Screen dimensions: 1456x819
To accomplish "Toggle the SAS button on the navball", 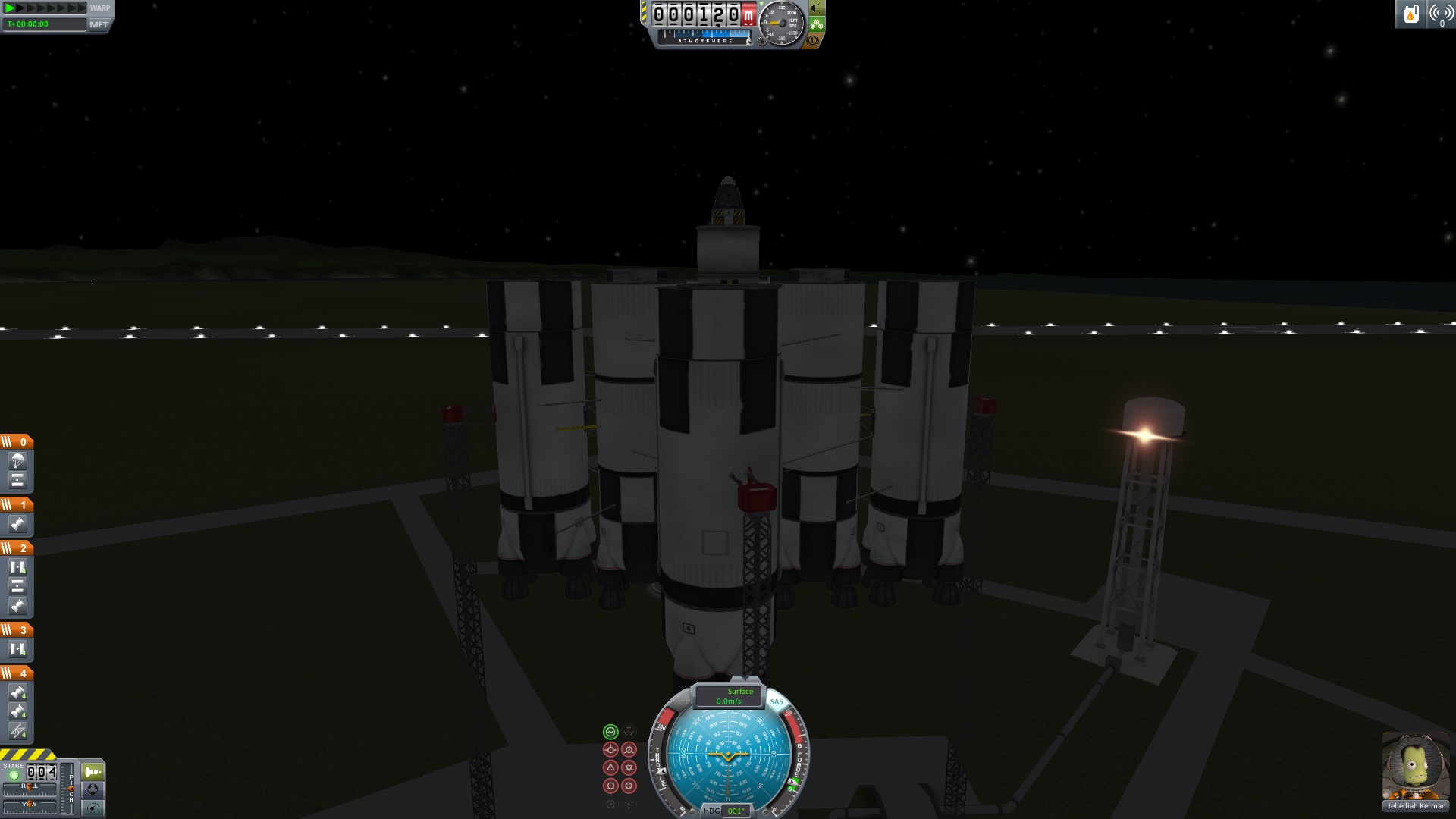I will 777,702.
